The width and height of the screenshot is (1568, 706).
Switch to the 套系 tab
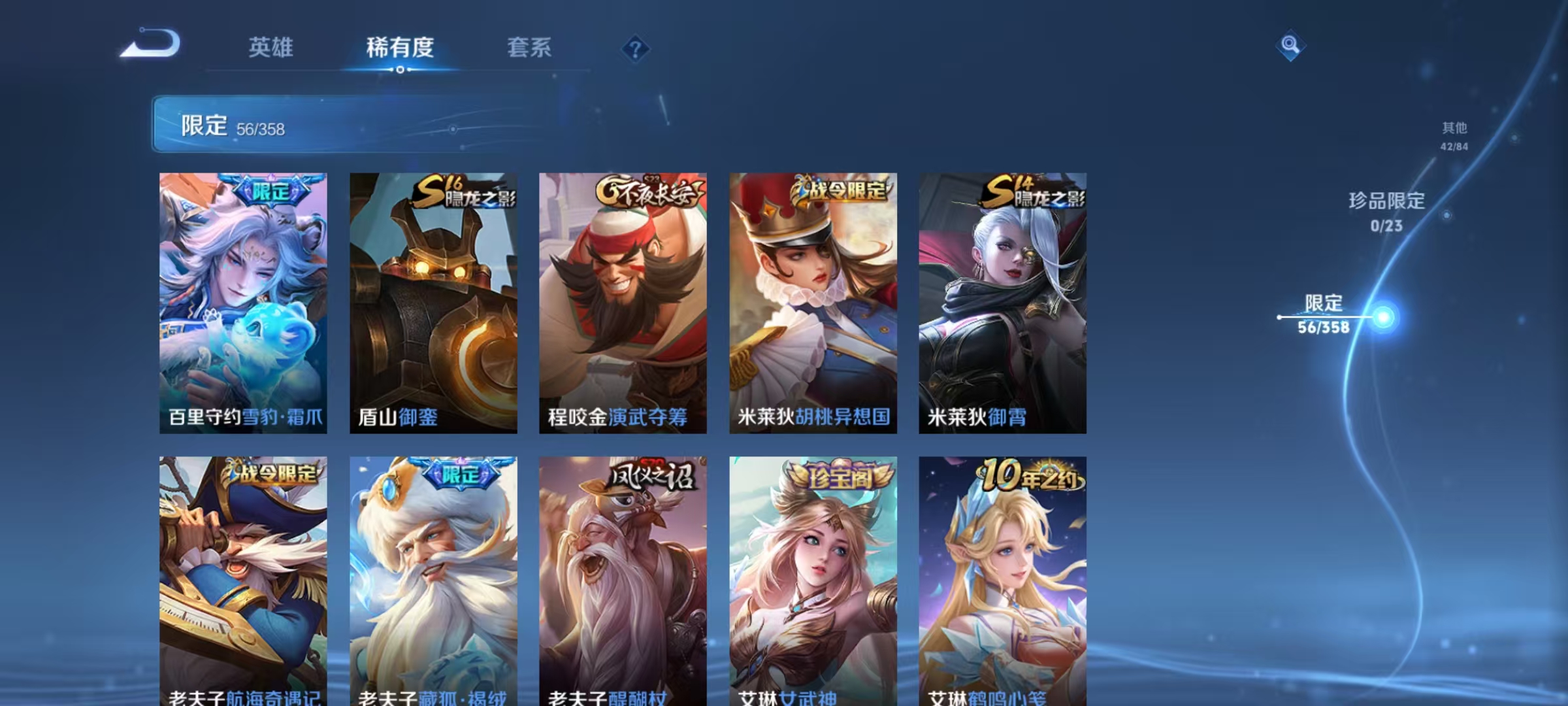pyautogui.click(x=529, y=48)
